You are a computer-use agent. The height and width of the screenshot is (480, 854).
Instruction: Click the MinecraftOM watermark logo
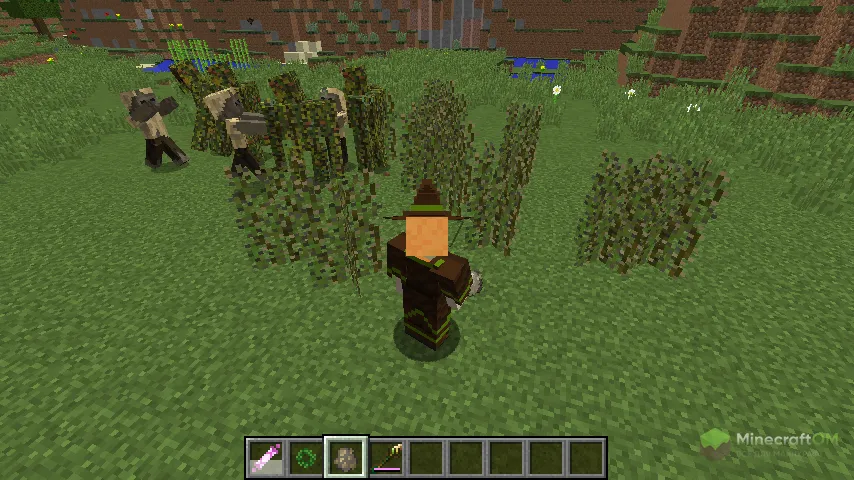[770, 442]
